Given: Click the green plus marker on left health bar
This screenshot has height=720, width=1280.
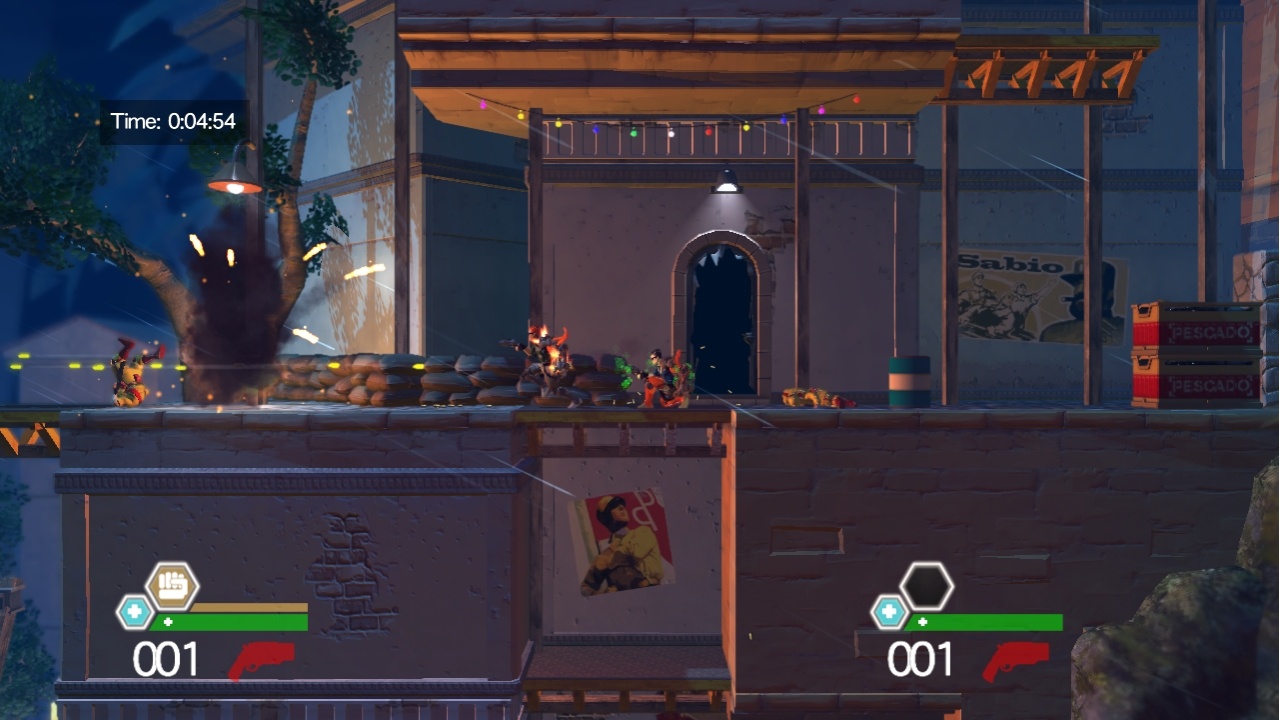Looking at the screenshot, I should point(170,620).
